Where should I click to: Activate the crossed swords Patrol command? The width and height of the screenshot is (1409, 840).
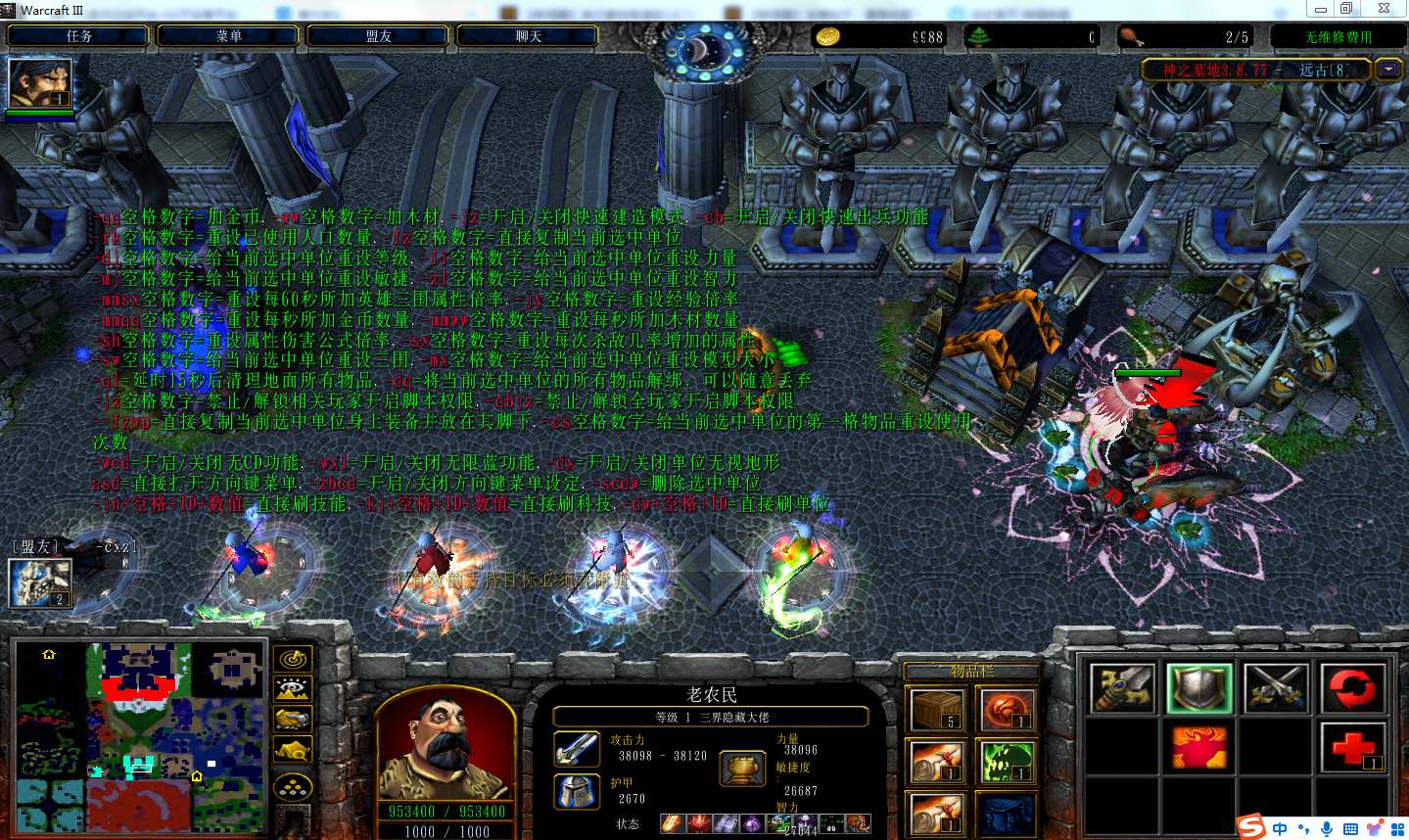1276,687
